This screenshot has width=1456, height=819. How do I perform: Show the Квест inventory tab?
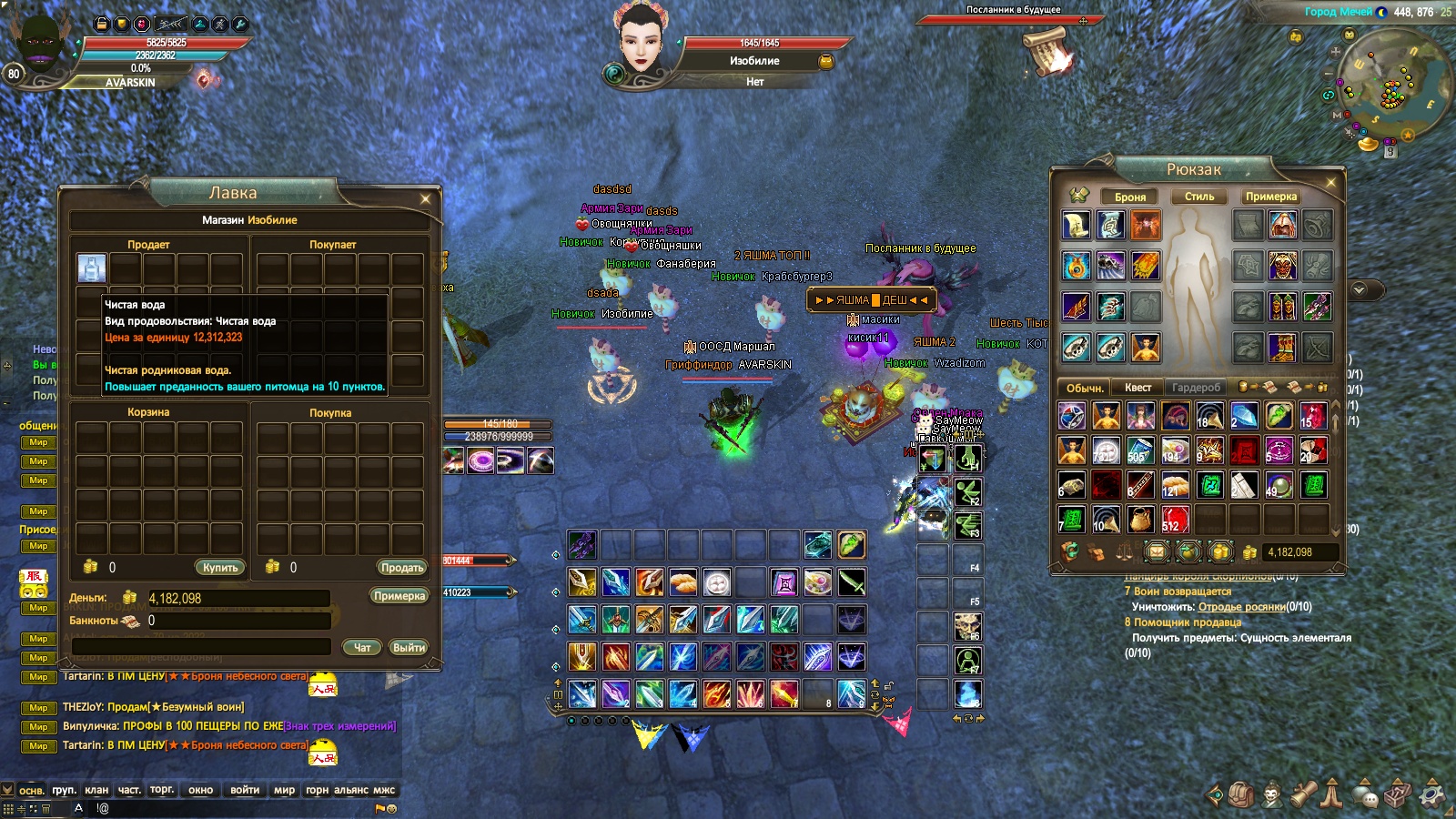coord(1137,388)
